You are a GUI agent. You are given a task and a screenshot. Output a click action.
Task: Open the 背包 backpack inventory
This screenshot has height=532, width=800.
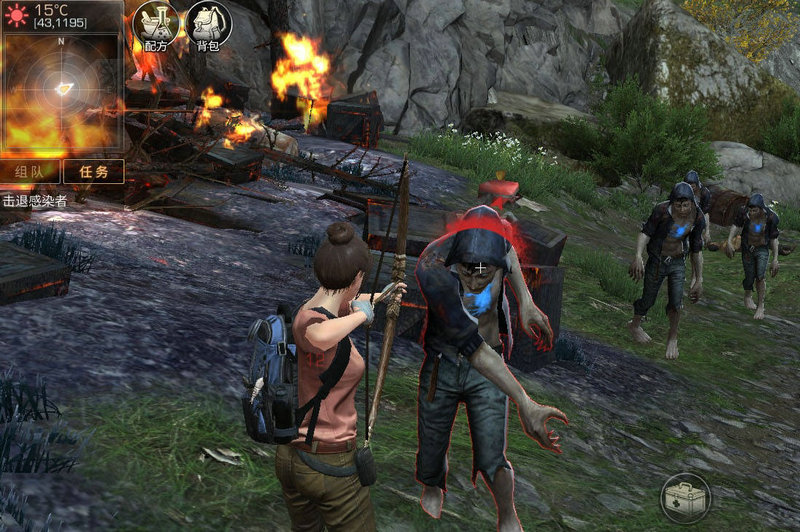[x=208, y=24]
